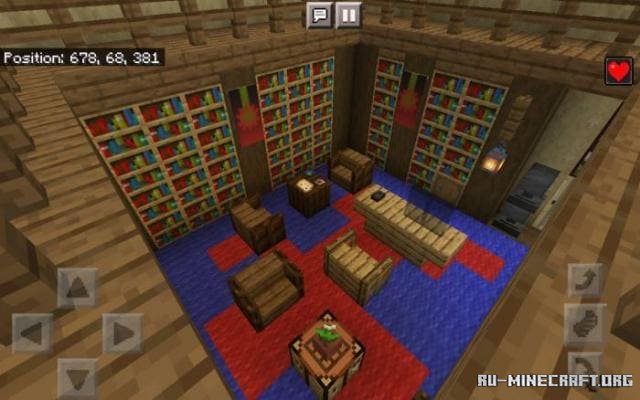Tap the move backward arrow

pos(77,376)
